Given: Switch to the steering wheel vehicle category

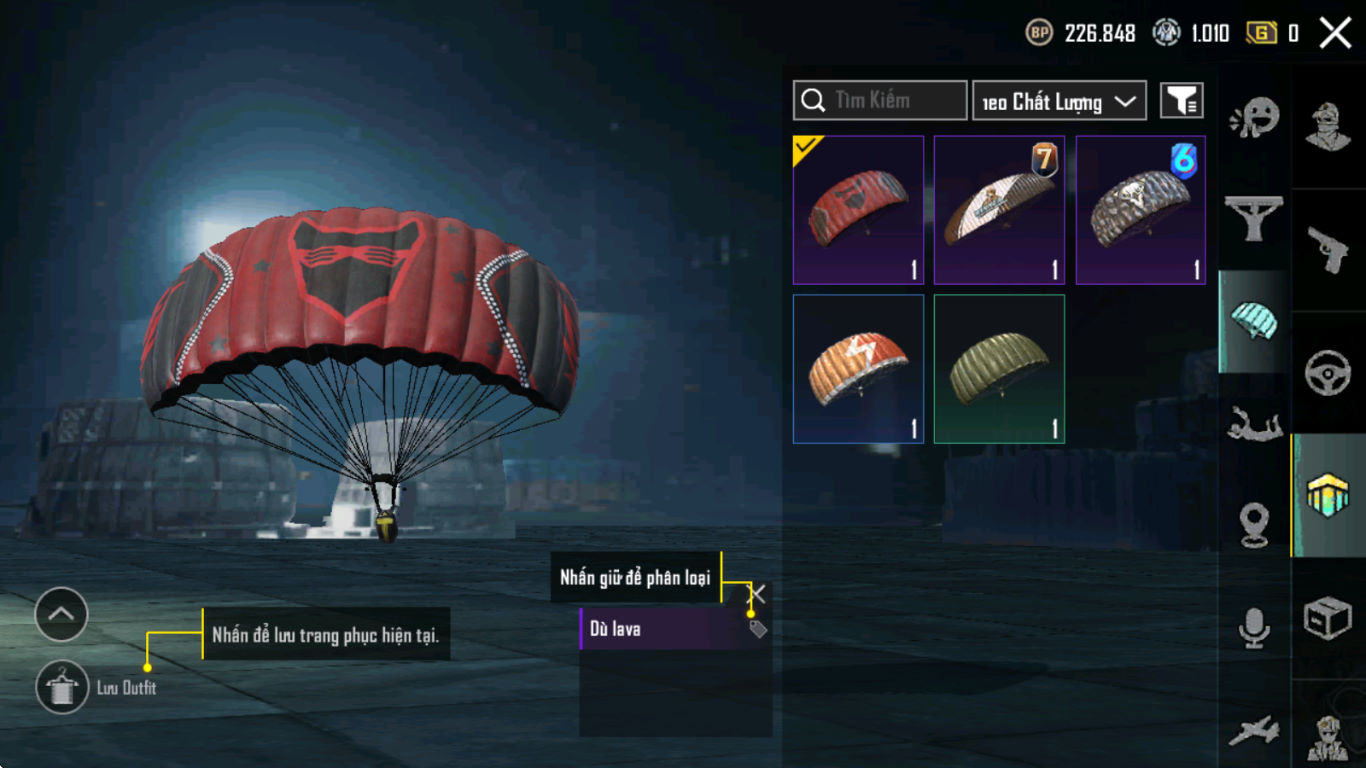Looking at the screenshot, I should [1329, 373].
